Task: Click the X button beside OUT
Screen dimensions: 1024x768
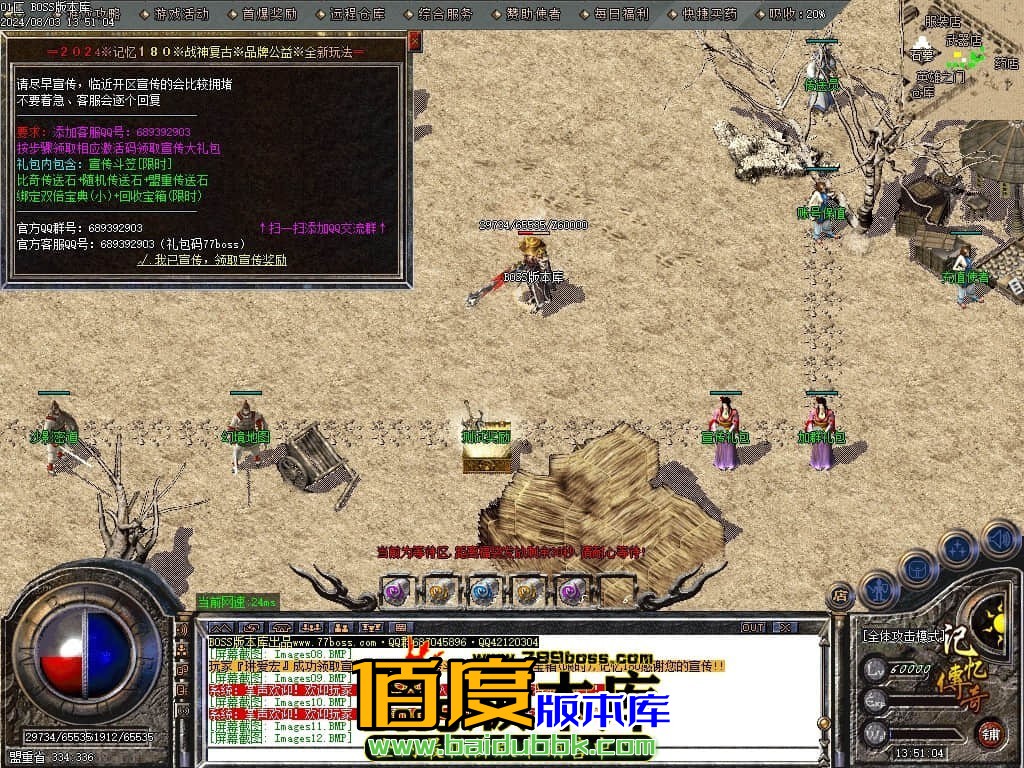Action: coord(786,627)
